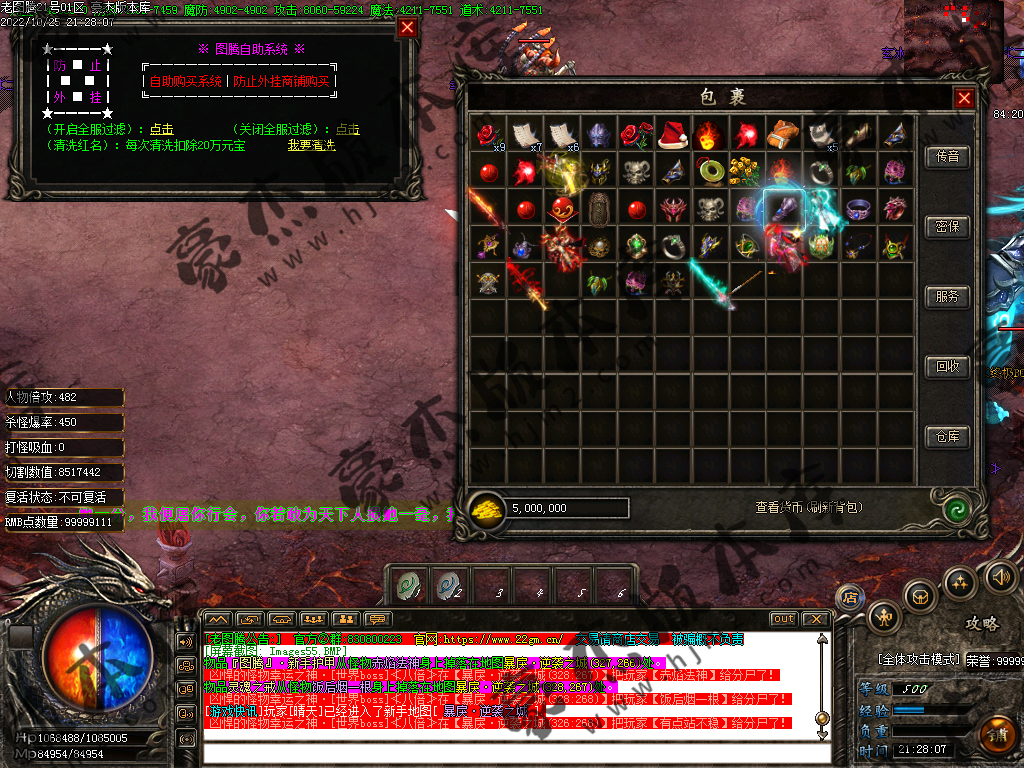The image size is (1024, 768).
Task: Open the 服务 service button
Action: pyautogui.click(x=947, y=297)
